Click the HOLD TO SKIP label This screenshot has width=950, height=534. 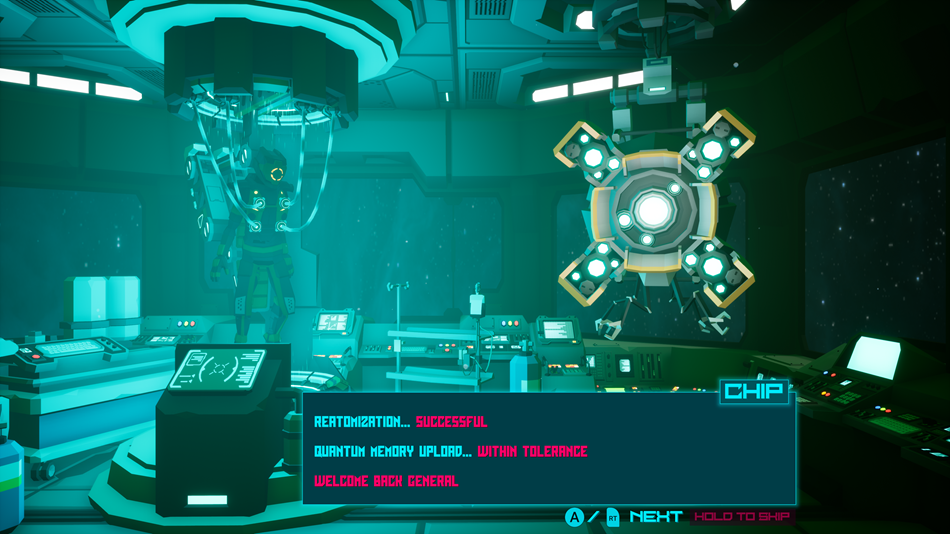[741, 517]
